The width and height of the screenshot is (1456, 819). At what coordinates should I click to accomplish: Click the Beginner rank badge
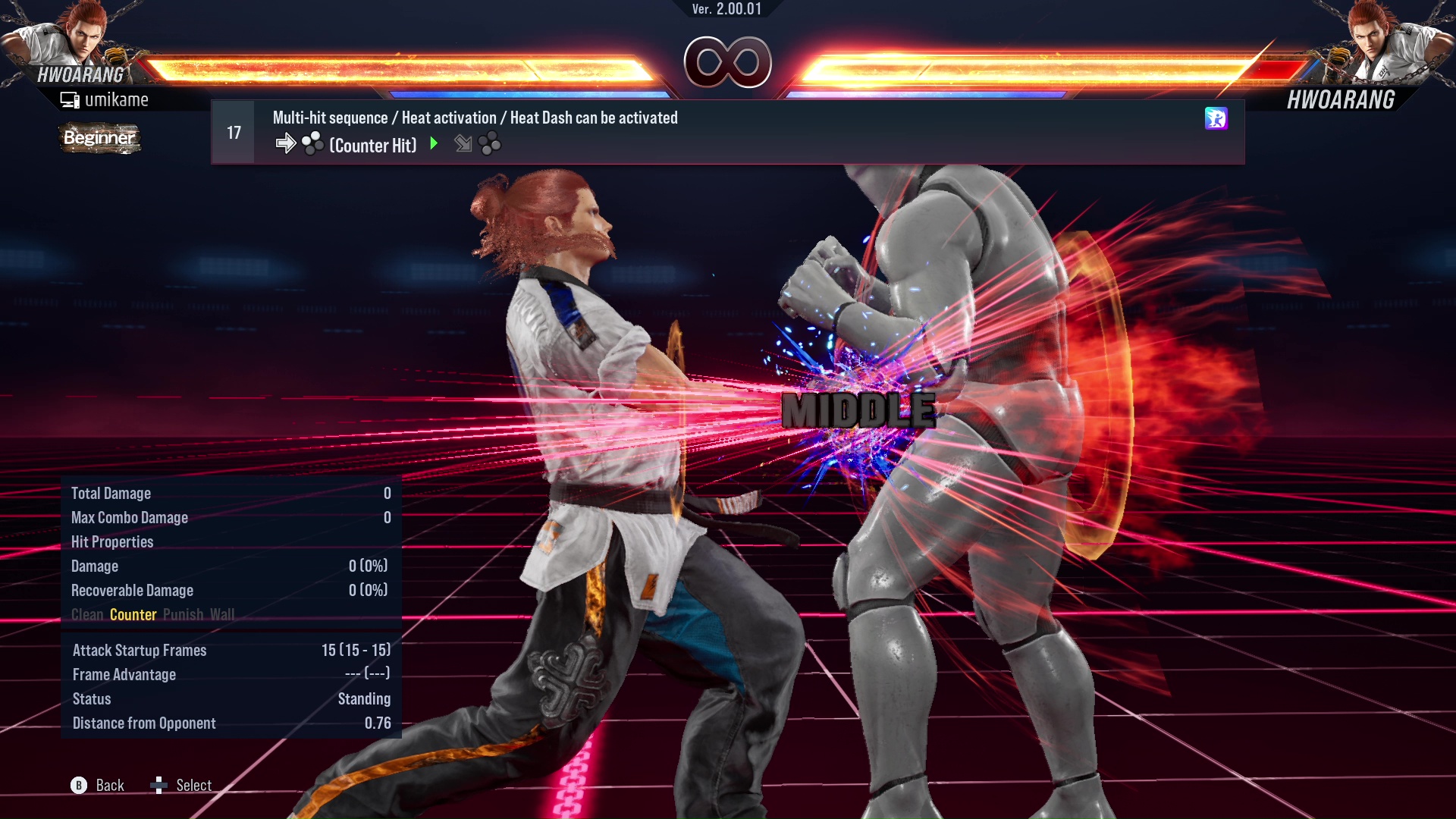(99, 138)
